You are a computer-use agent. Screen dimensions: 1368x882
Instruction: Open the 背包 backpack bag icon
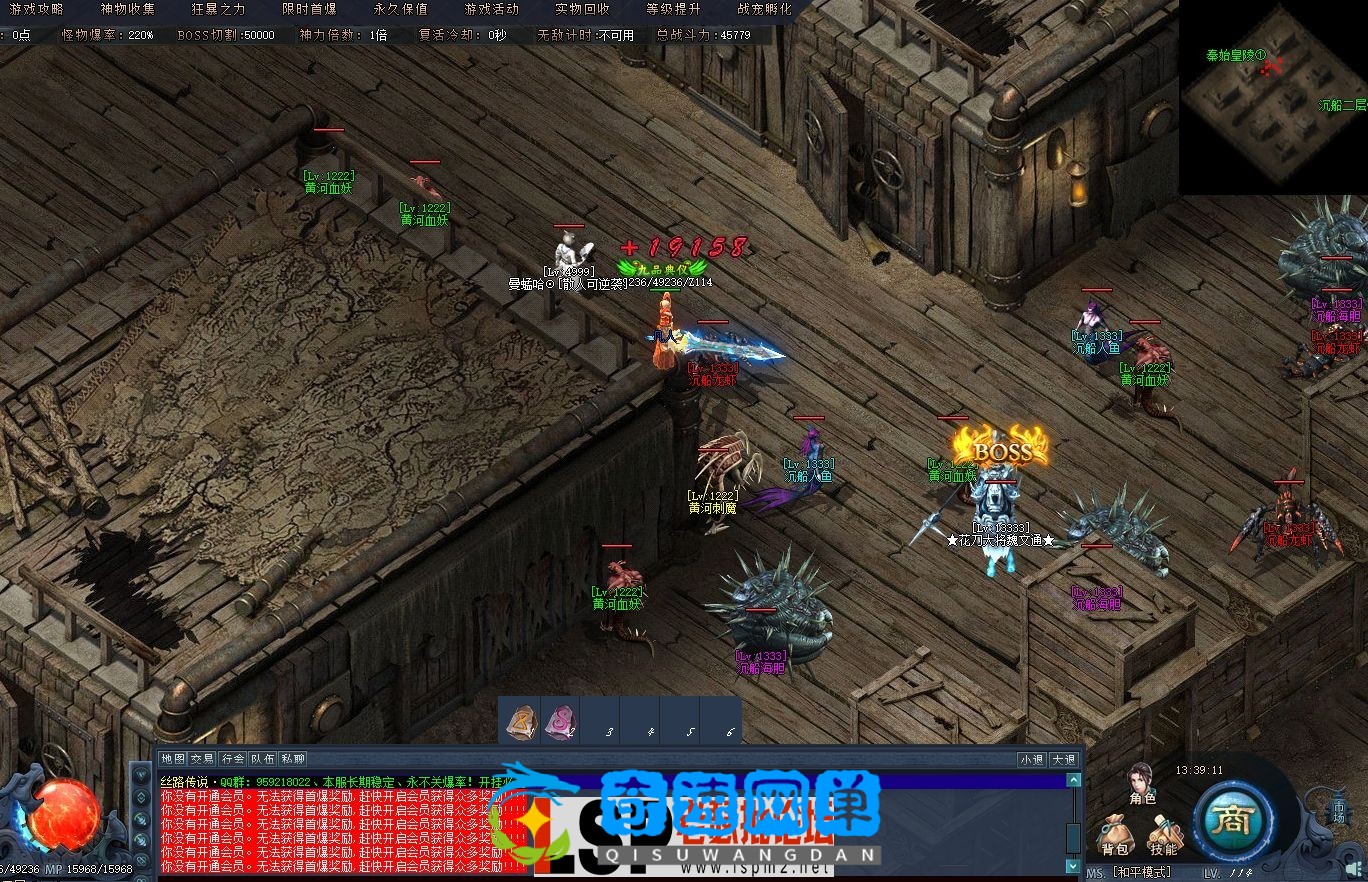1115,835
